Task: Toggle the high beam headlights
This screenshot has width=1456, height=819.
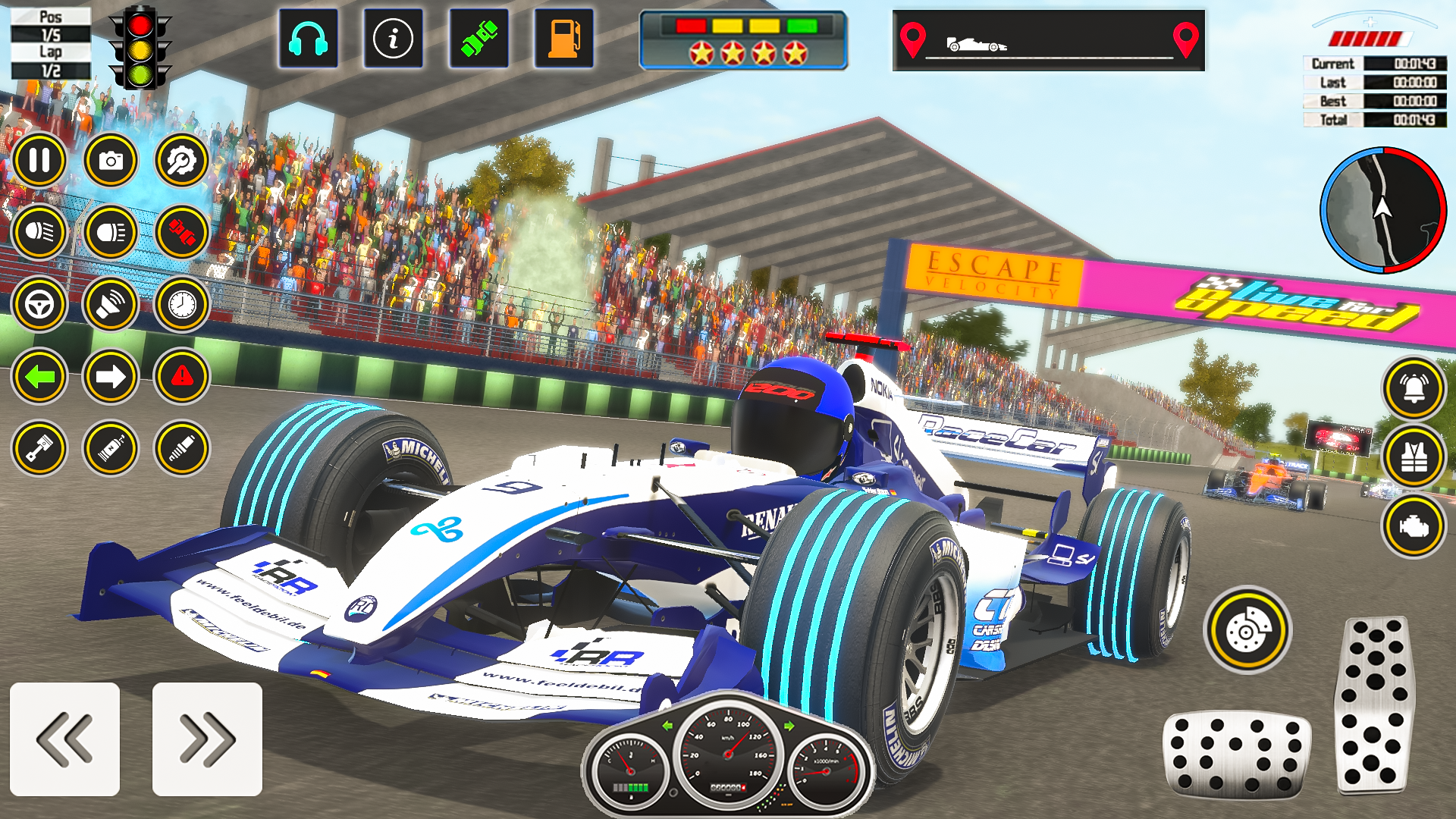Action: [112, 233]
